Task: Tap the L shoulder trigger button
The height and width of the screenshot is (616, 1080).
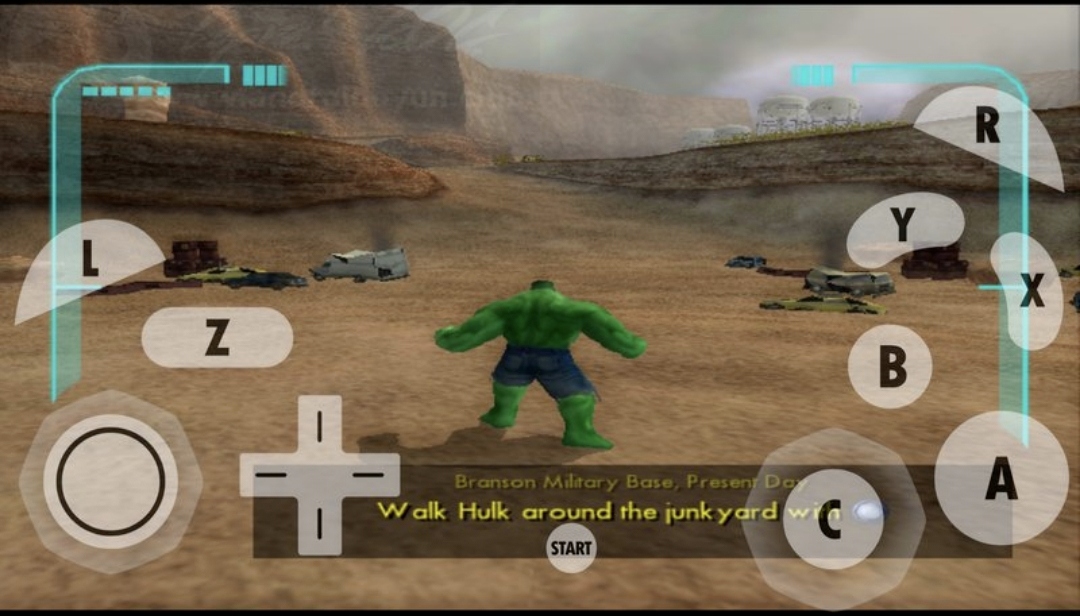Action: [88, 261]
